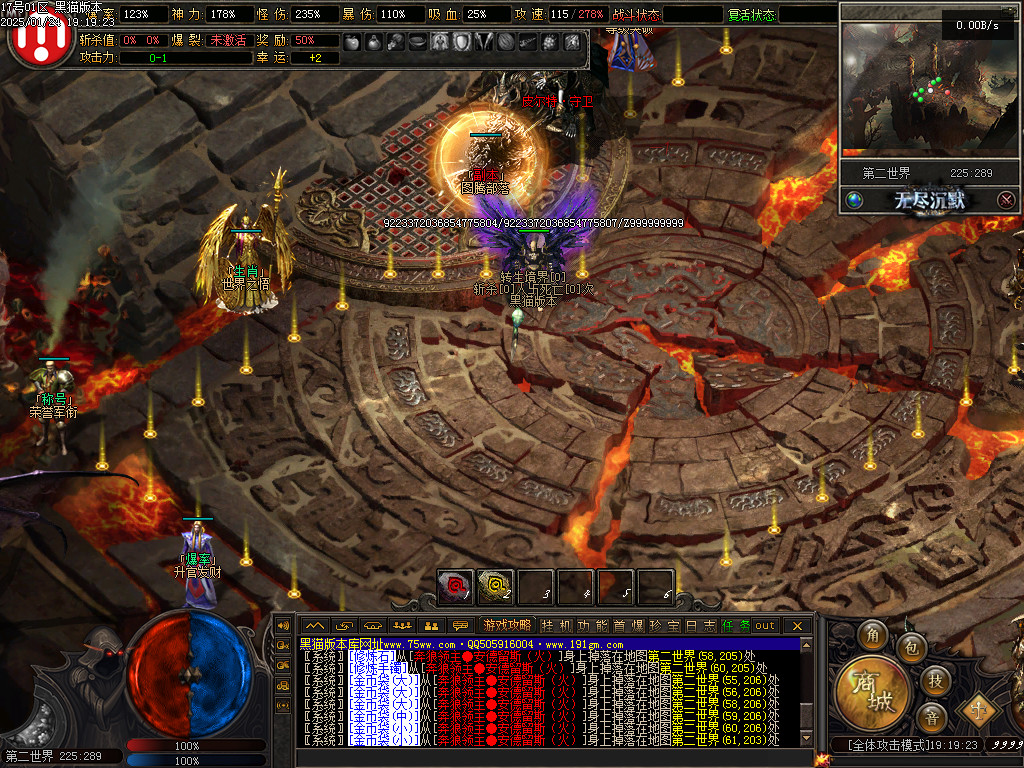Click the crossed swords icon under the minimap

tap(1007, 200)
